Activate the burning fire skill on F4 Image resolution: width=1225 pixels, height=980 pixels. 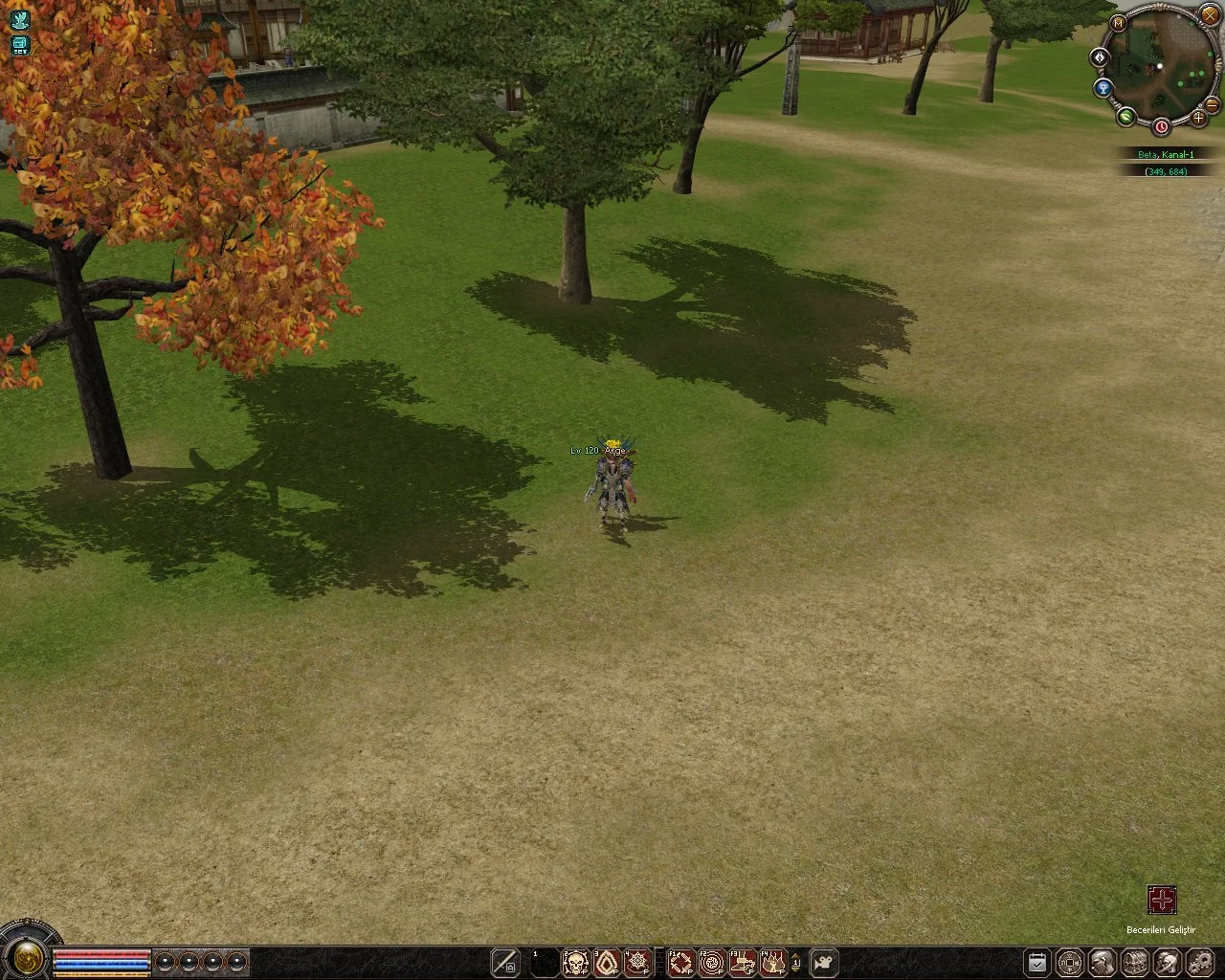(772, 962)
